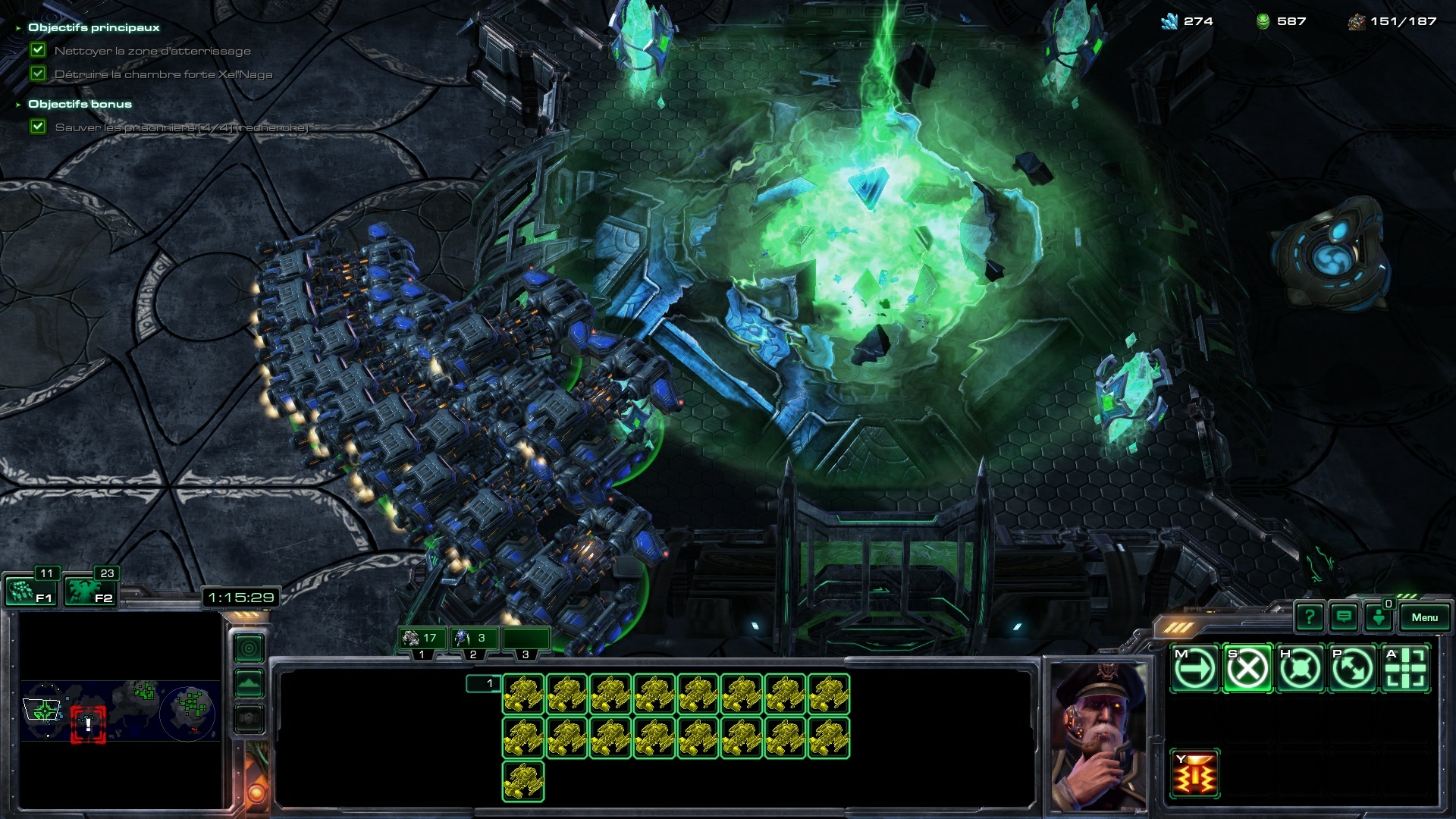Select control group 1 with 17 units
Screen dimensions: 1456x819
[422, 639]
